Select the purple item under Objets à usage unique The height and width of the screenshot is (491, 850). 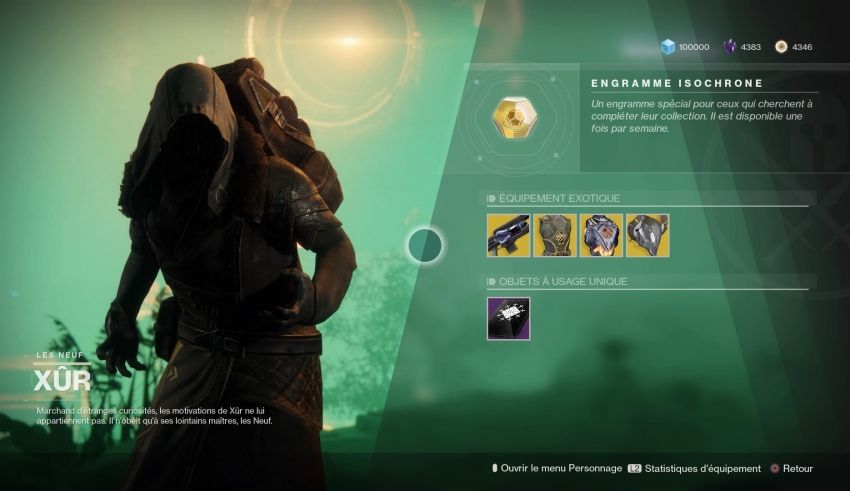[x=508, y=318]
